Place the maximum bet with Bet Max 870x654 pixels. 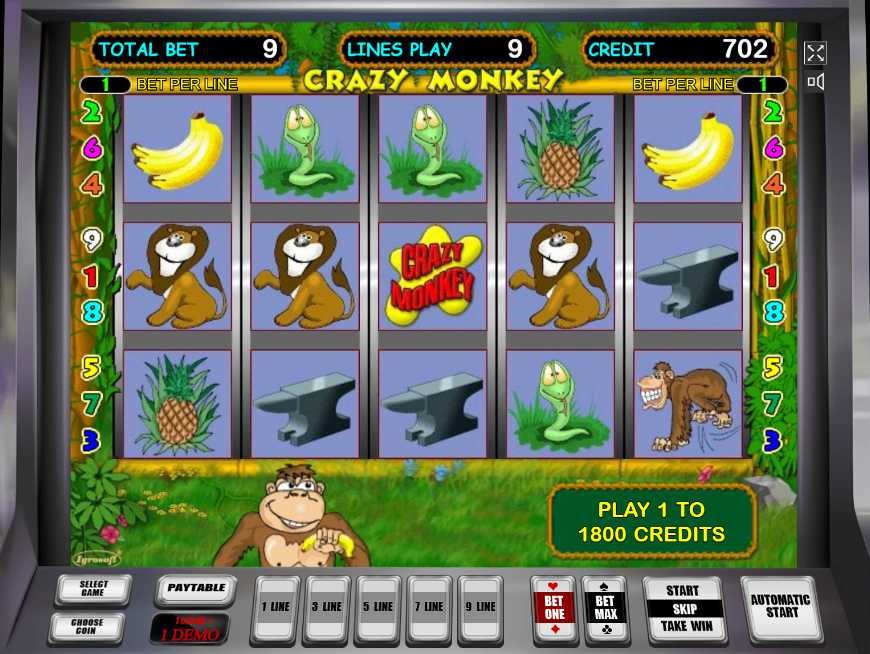606,607
